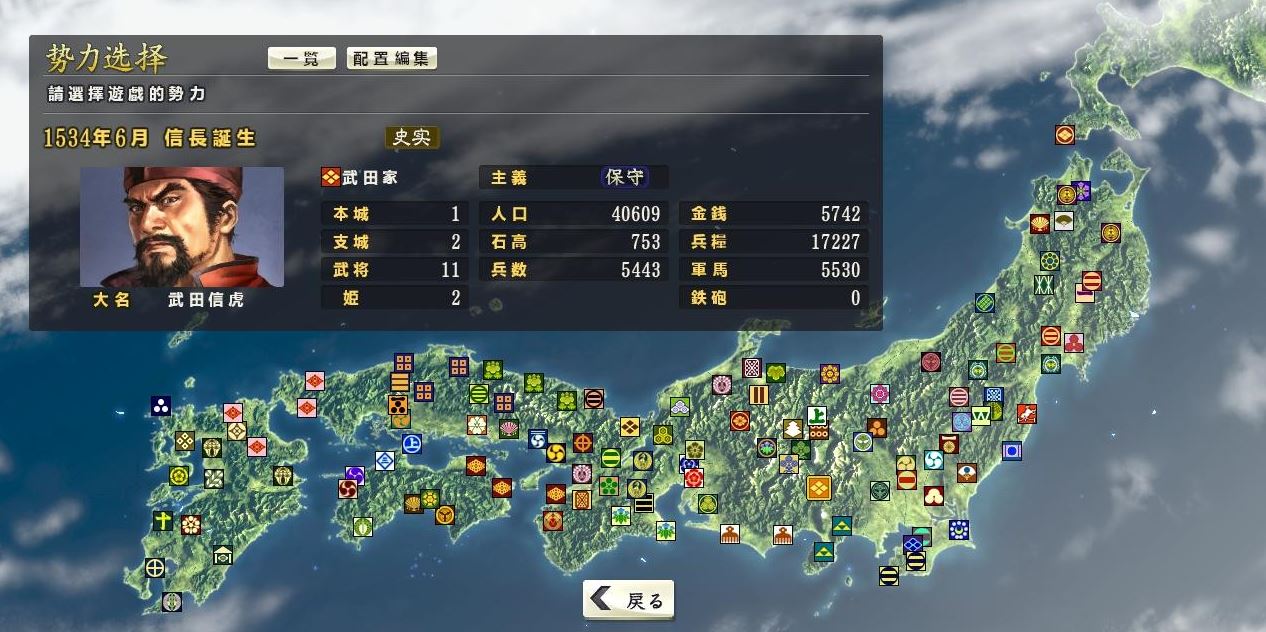Go back with the 戻る button
This screenshot has height=632, width=1266.
coord(629,600)
